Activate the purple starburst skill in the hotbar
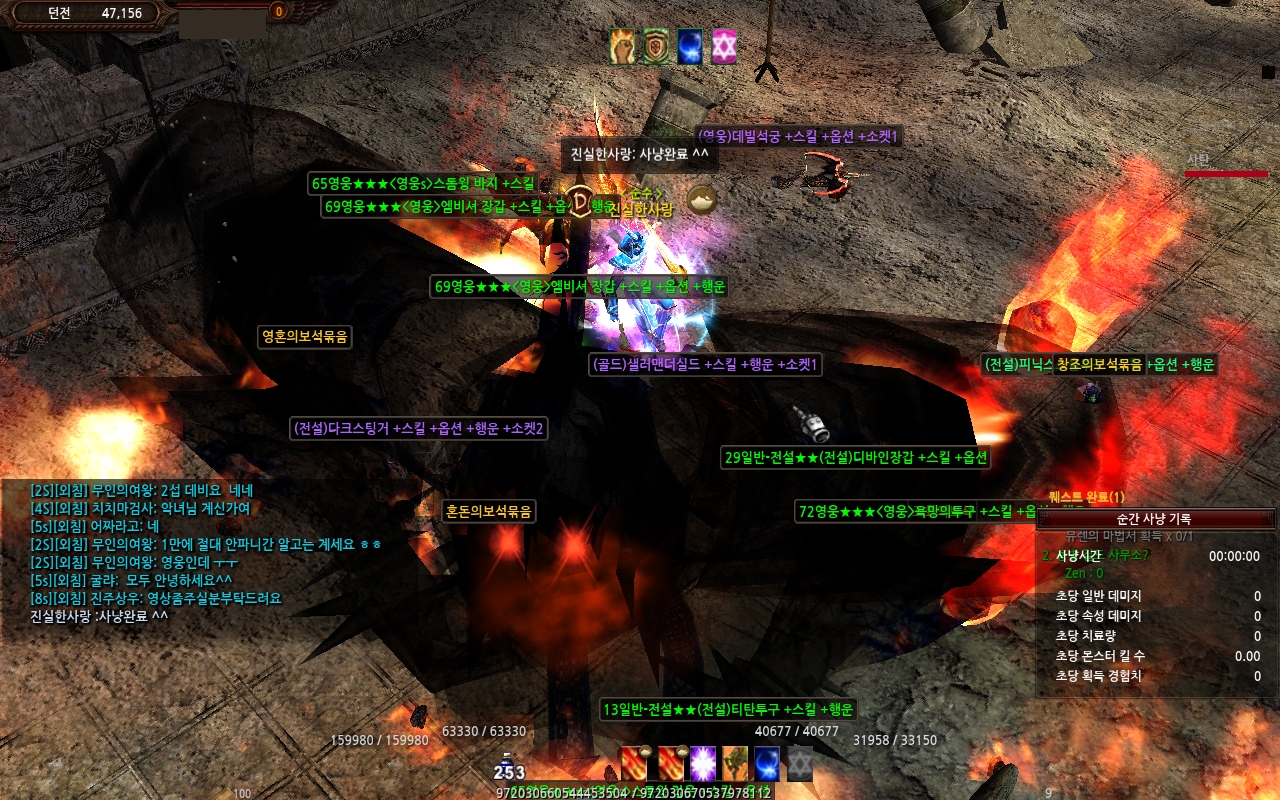This screenshot has height=800, width=1280. coord(704,764)
